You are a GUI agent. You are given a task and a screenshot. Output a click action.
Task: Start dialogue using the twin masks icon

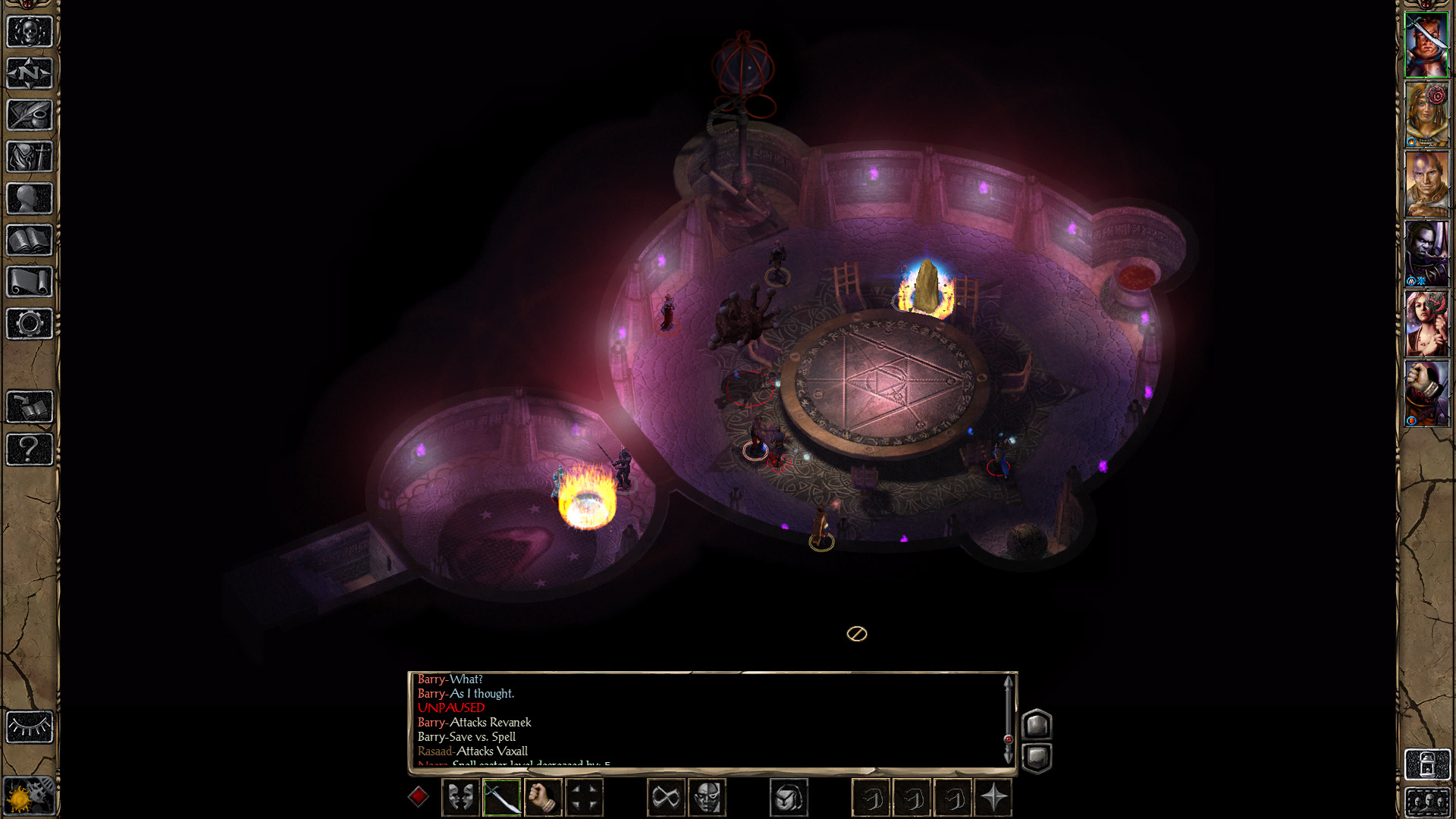tap(460, 798)
